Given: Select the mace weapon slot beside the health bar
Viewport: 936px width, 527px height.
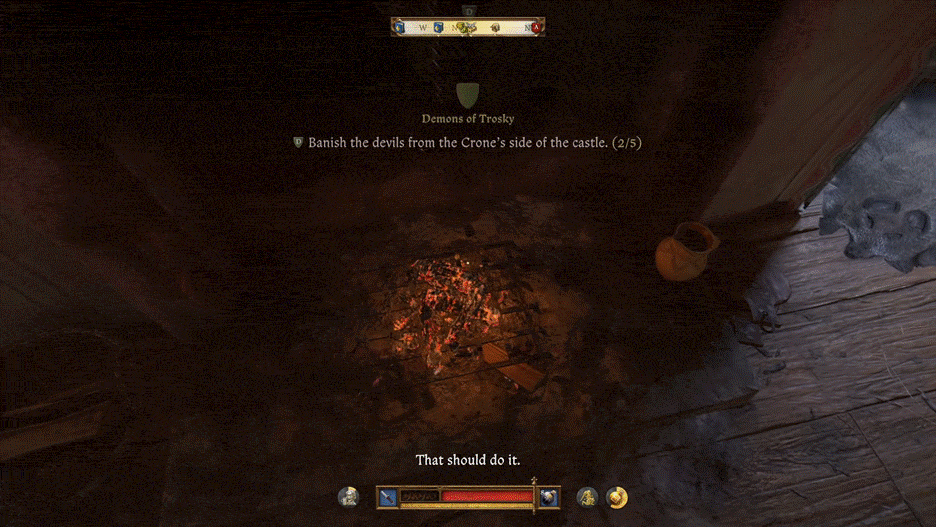Looking at the screenshot, I should [x=548, y=496].
